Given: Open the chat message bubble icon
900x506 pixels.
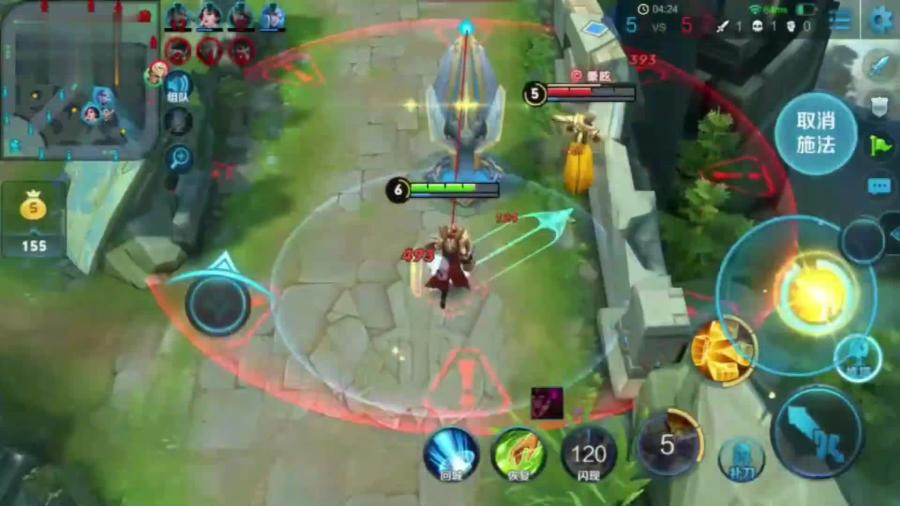Looking at the screenshot, I should point(879,186).
